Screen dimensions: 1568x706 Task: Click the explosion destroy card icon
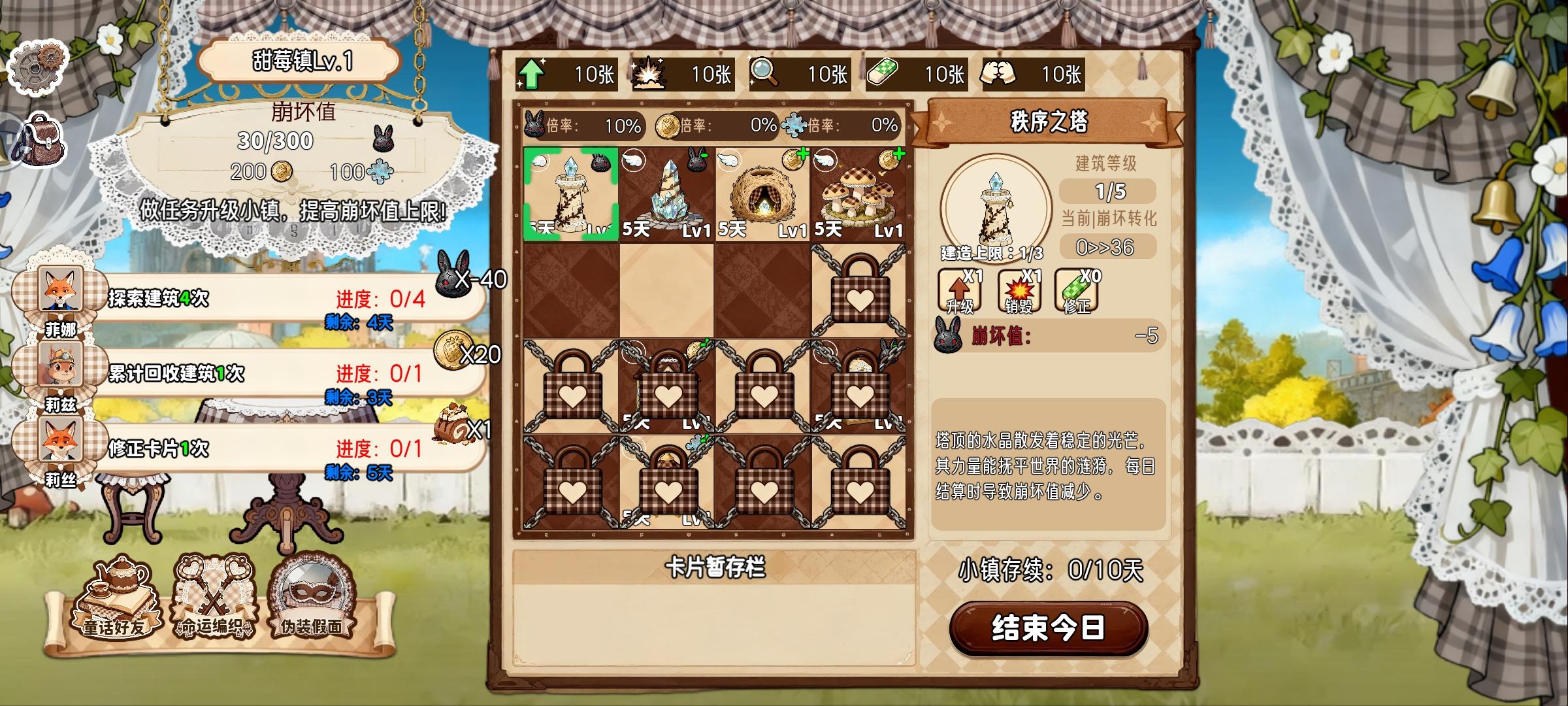click(x=649, y=75)
